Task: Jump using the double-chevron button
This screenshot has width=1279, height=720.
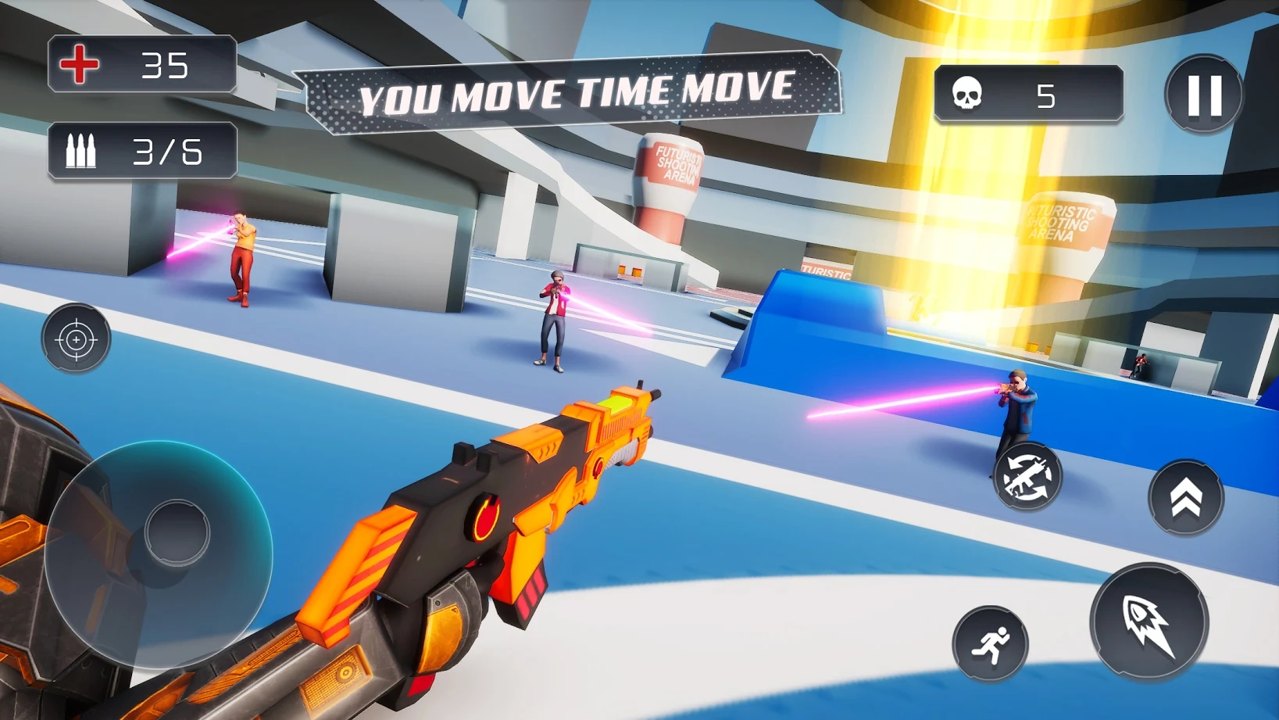Action: [1186, 497]
